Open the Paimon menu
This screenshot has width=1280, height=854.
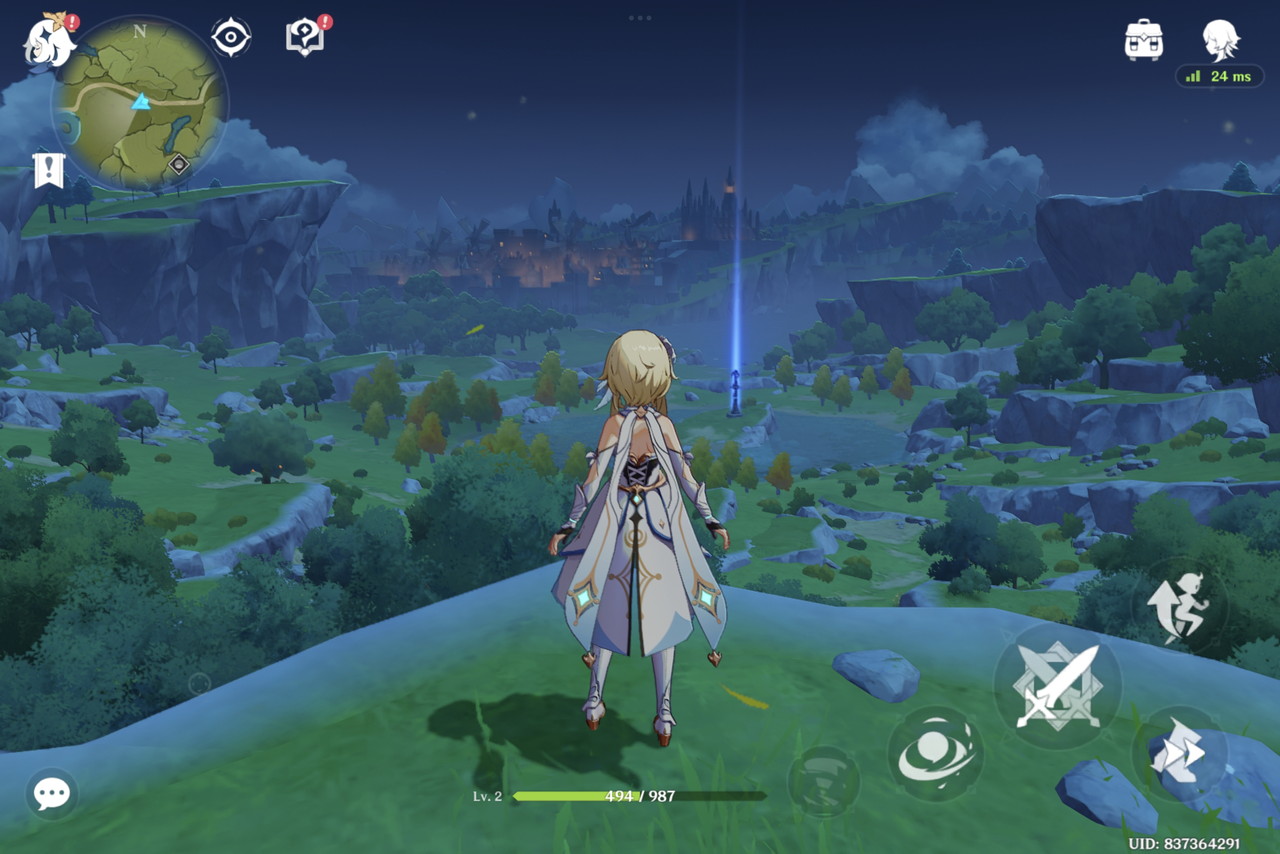pos(49,41)
